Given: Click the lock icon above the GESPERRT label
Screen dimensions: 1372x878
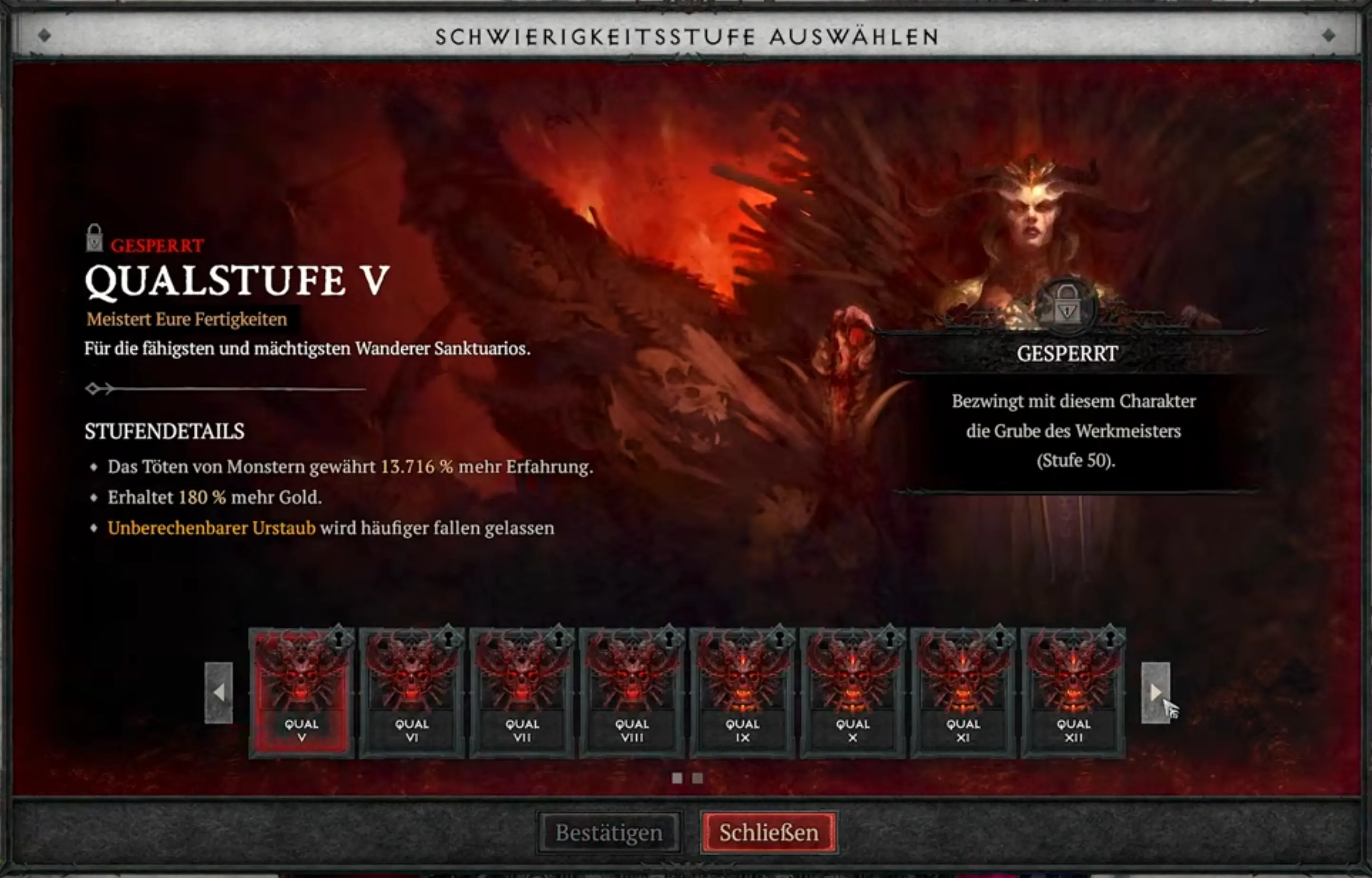Looking at the screenshot, I should pos(95,237).
